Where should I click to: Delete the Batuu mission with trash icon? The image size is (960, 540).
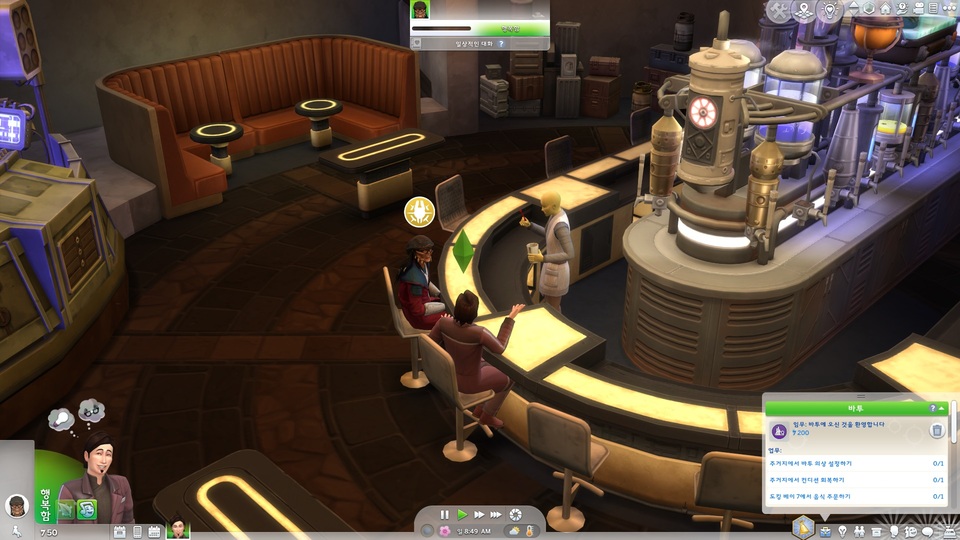[937, 430]
